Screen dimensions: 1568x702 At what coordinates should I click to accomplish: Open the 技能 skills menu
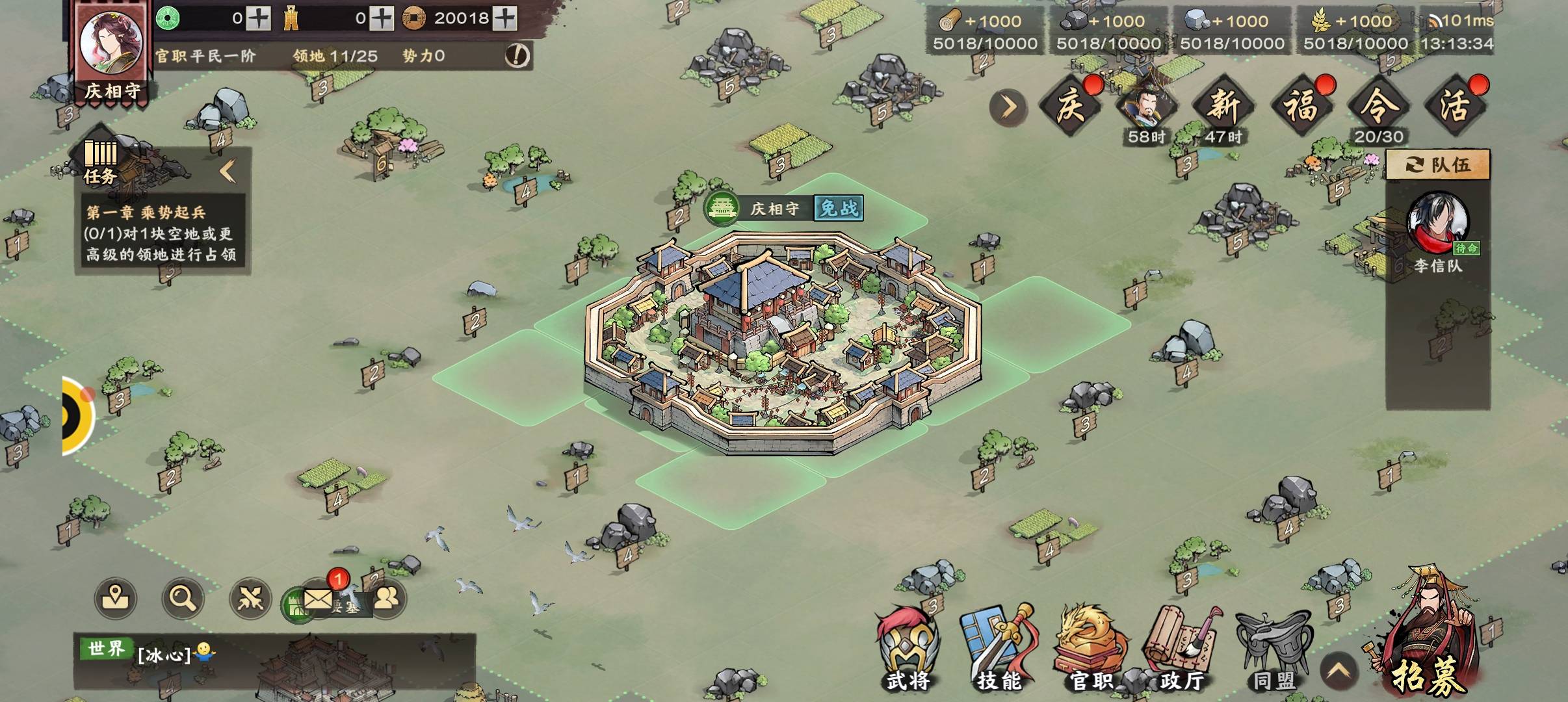(998, 649)
